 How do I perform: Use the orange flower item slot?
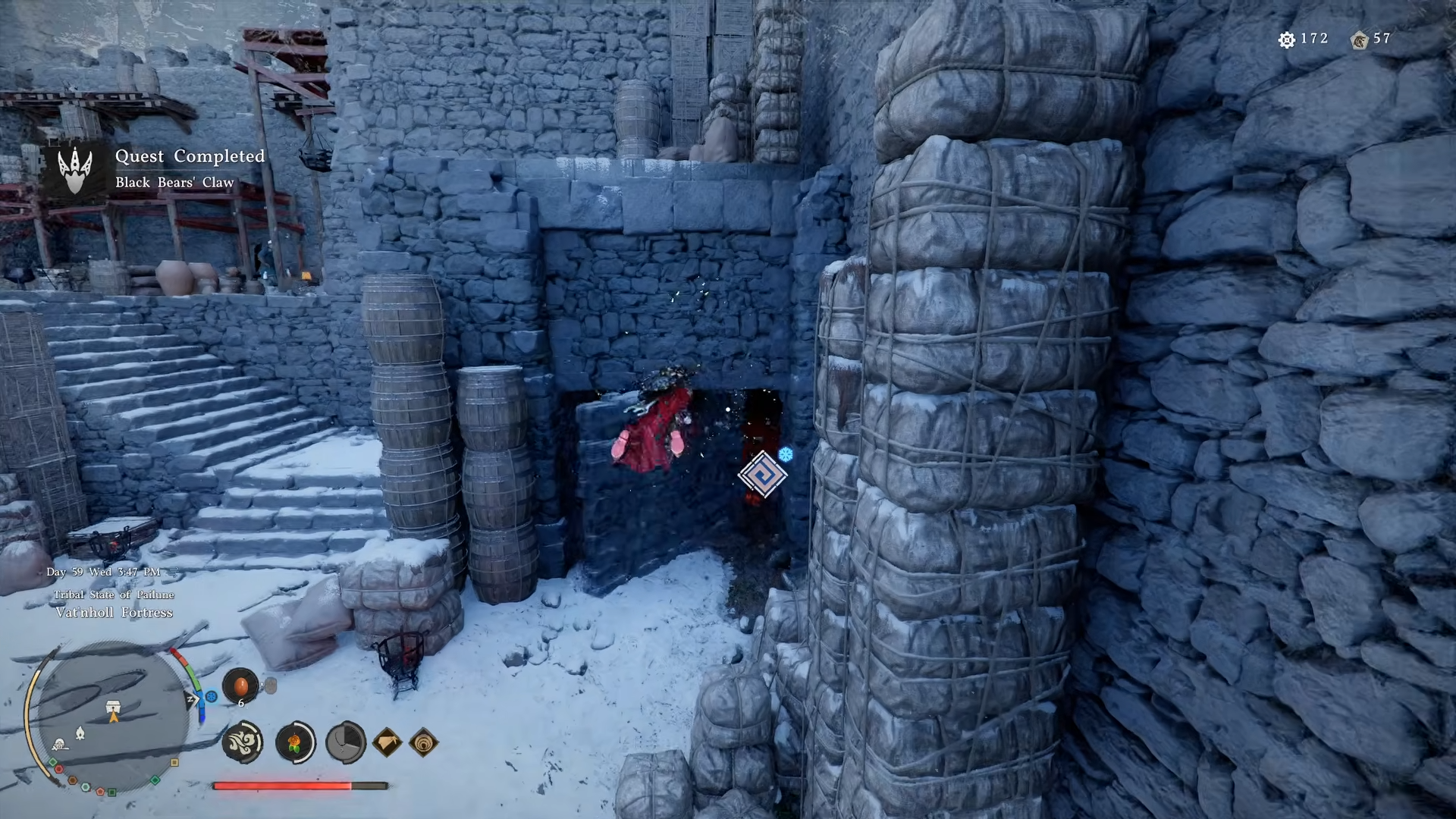pyautogui.click(x=295, y=742)
